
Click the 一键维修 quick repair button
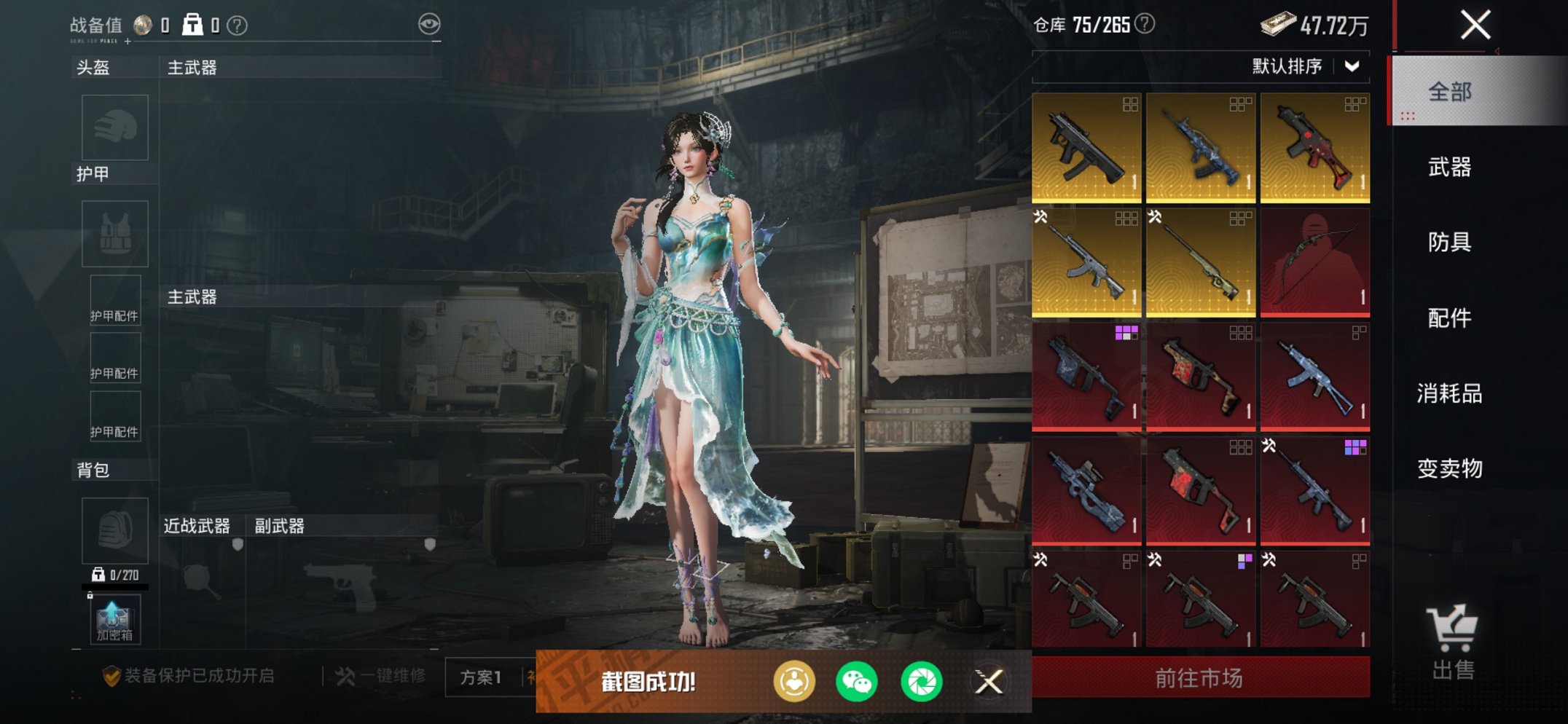[381, 676]
